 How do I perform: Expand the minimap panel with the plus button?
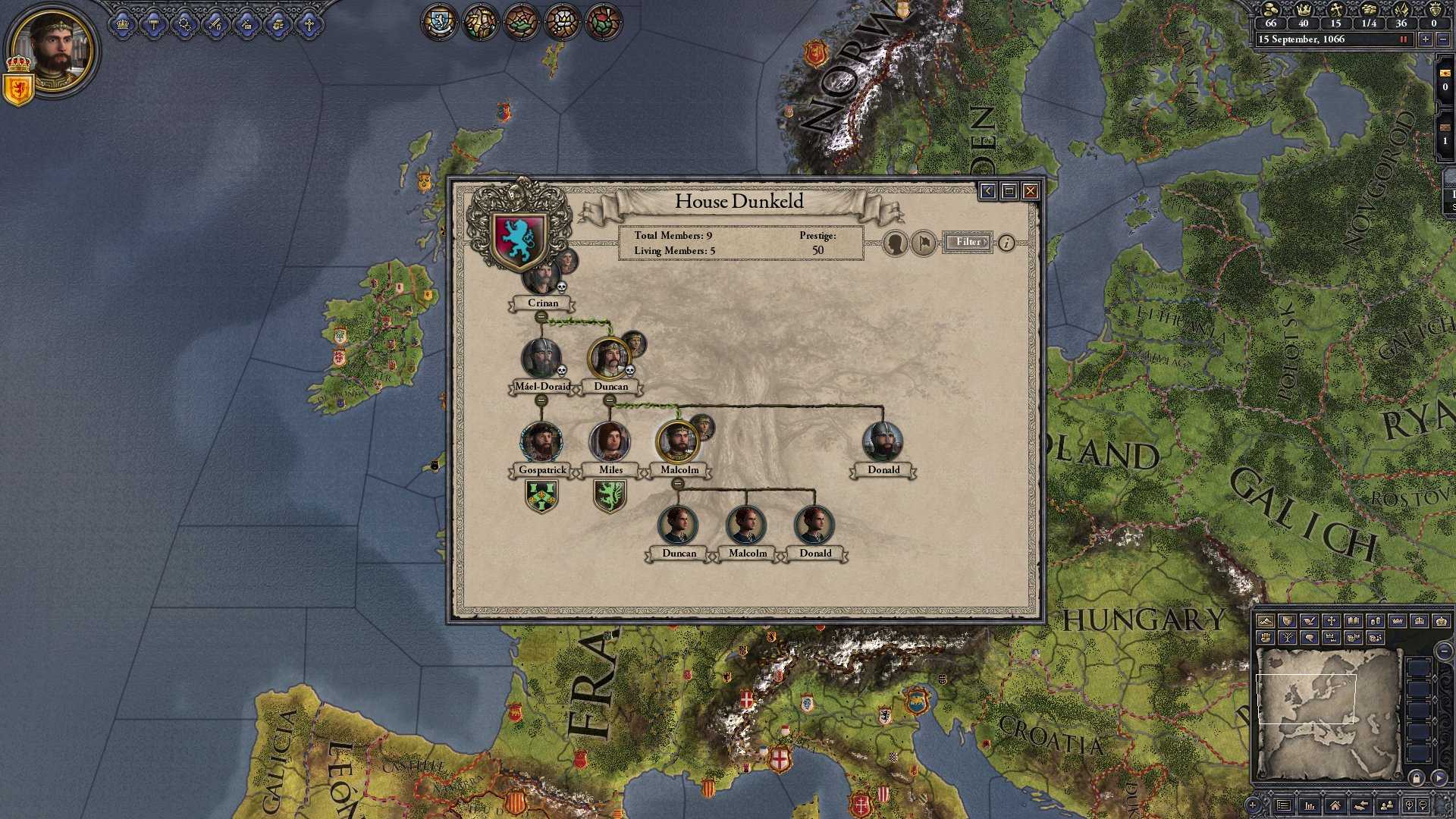[x=1253, y=806]
